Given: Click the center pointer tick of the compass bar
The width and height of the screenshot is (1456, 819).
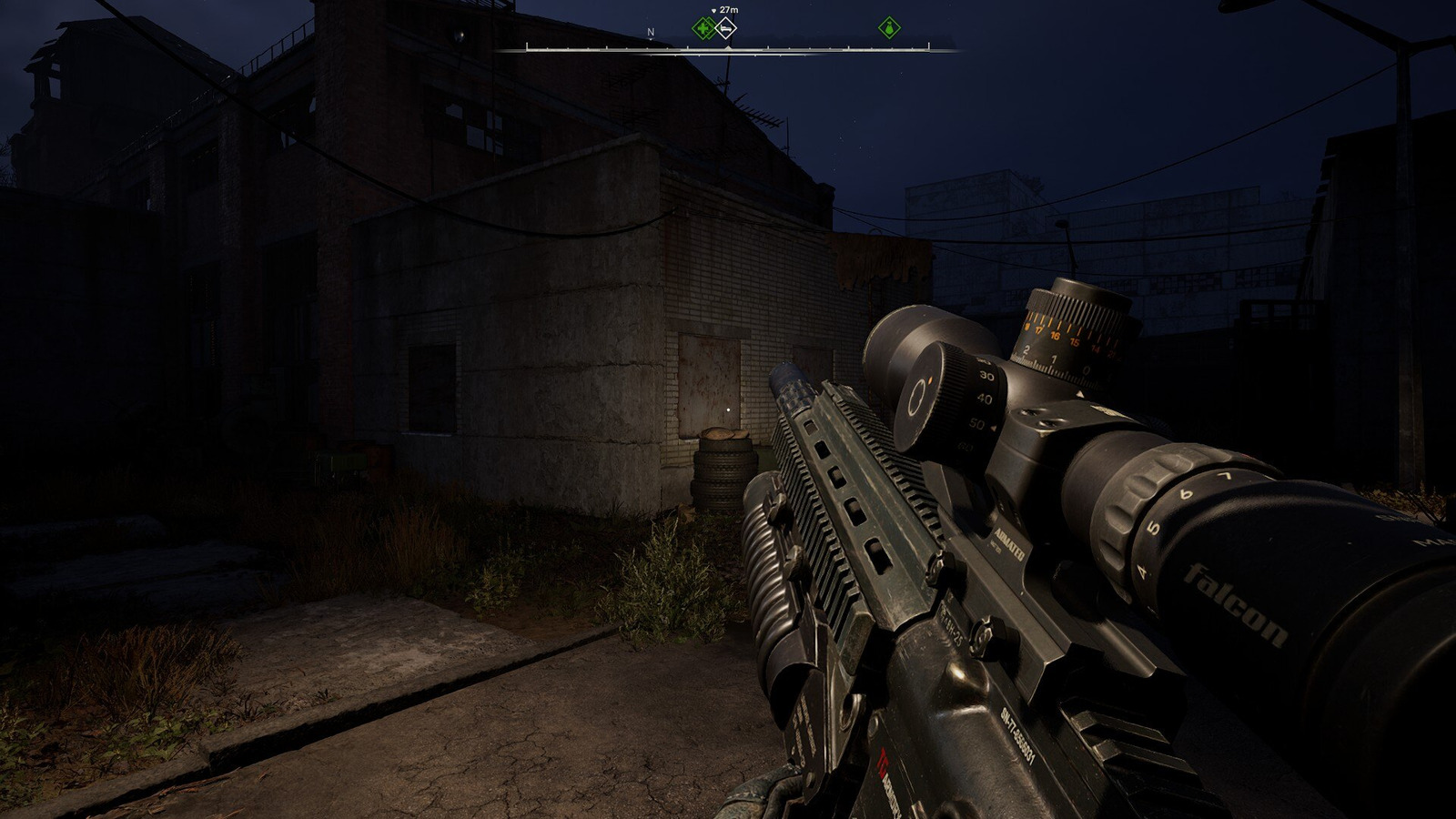Looking at the screenshot, I should (x=729, y=45).
